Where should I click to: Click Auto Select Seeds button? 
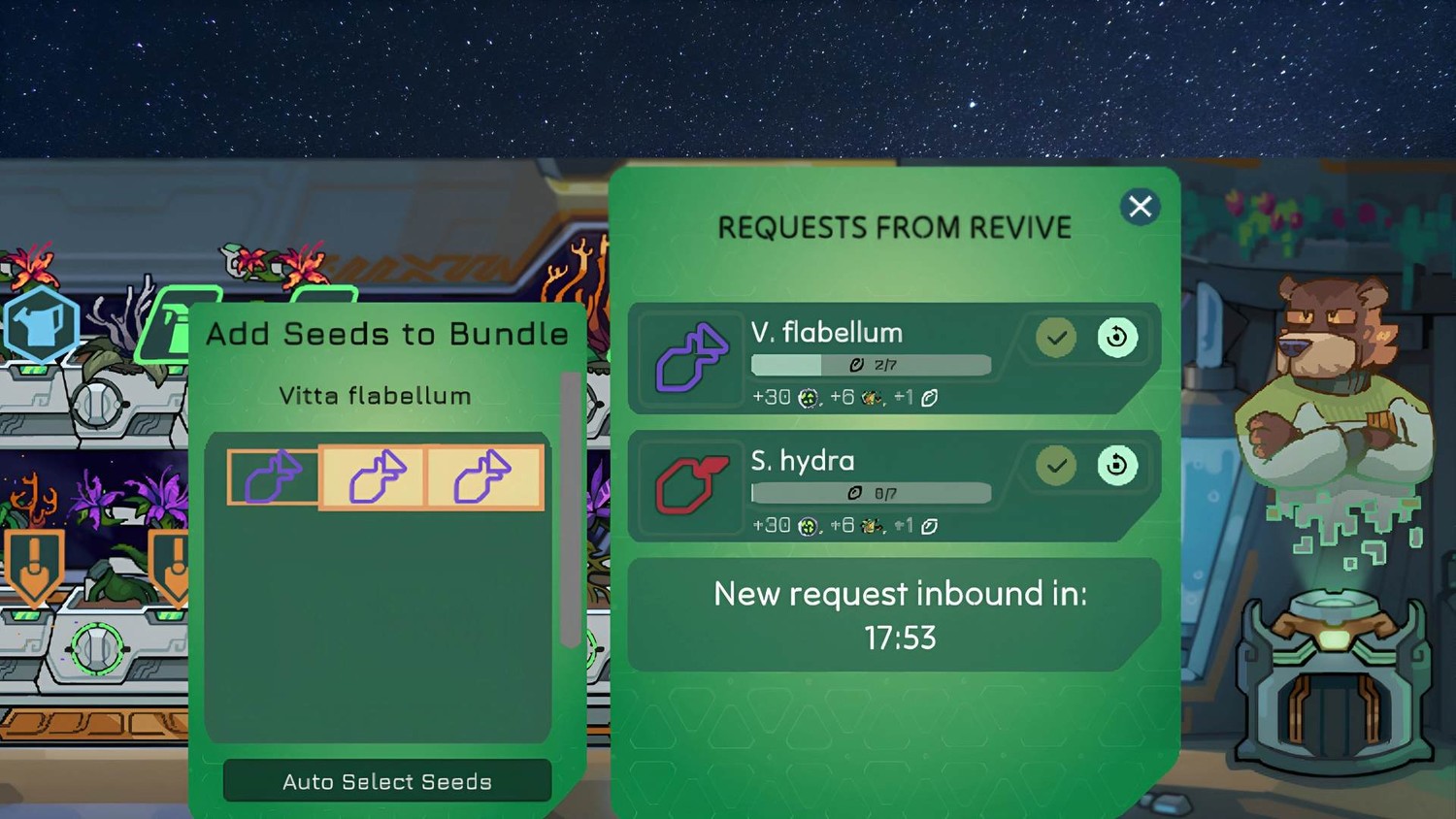pyautogui.click(x=387, y=781)
